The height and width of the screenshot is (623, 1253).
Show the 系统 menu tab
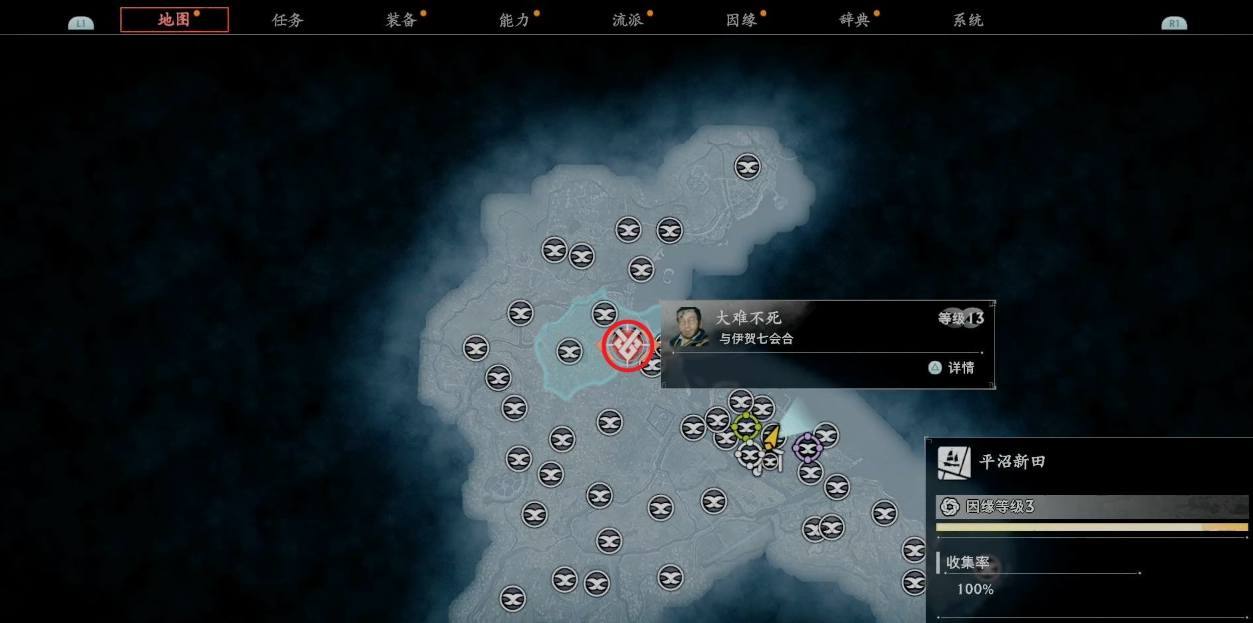coord(968,20)
